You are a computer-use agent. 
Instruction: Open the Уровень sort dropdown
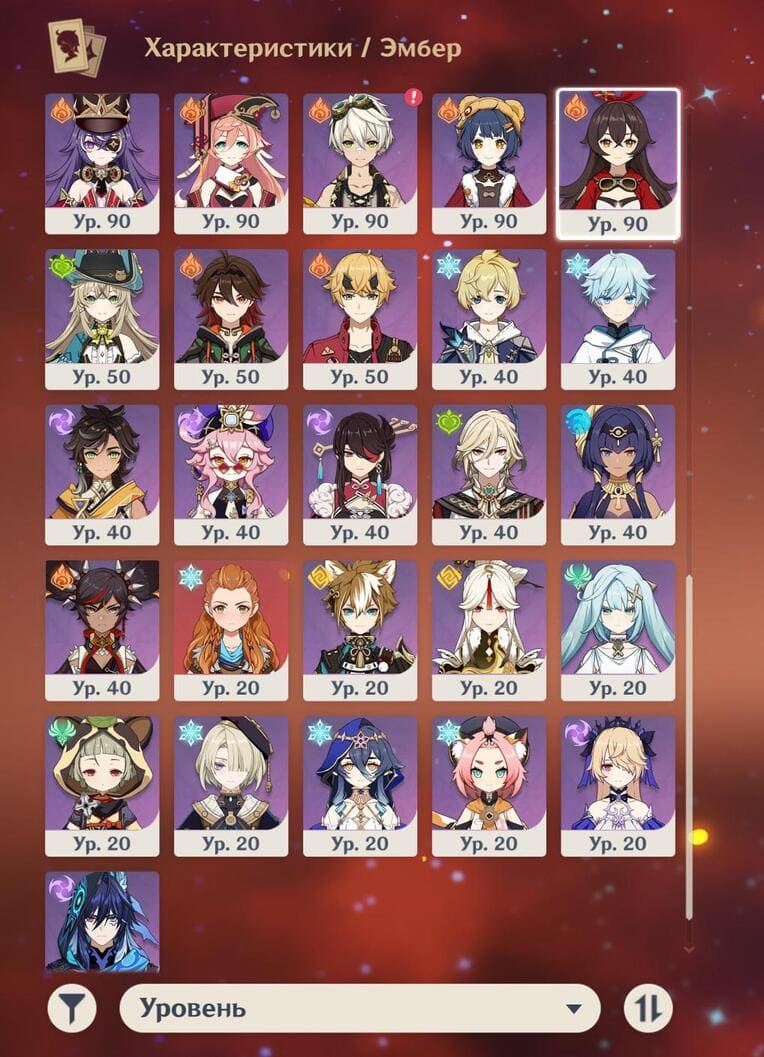coord(360,1008)
